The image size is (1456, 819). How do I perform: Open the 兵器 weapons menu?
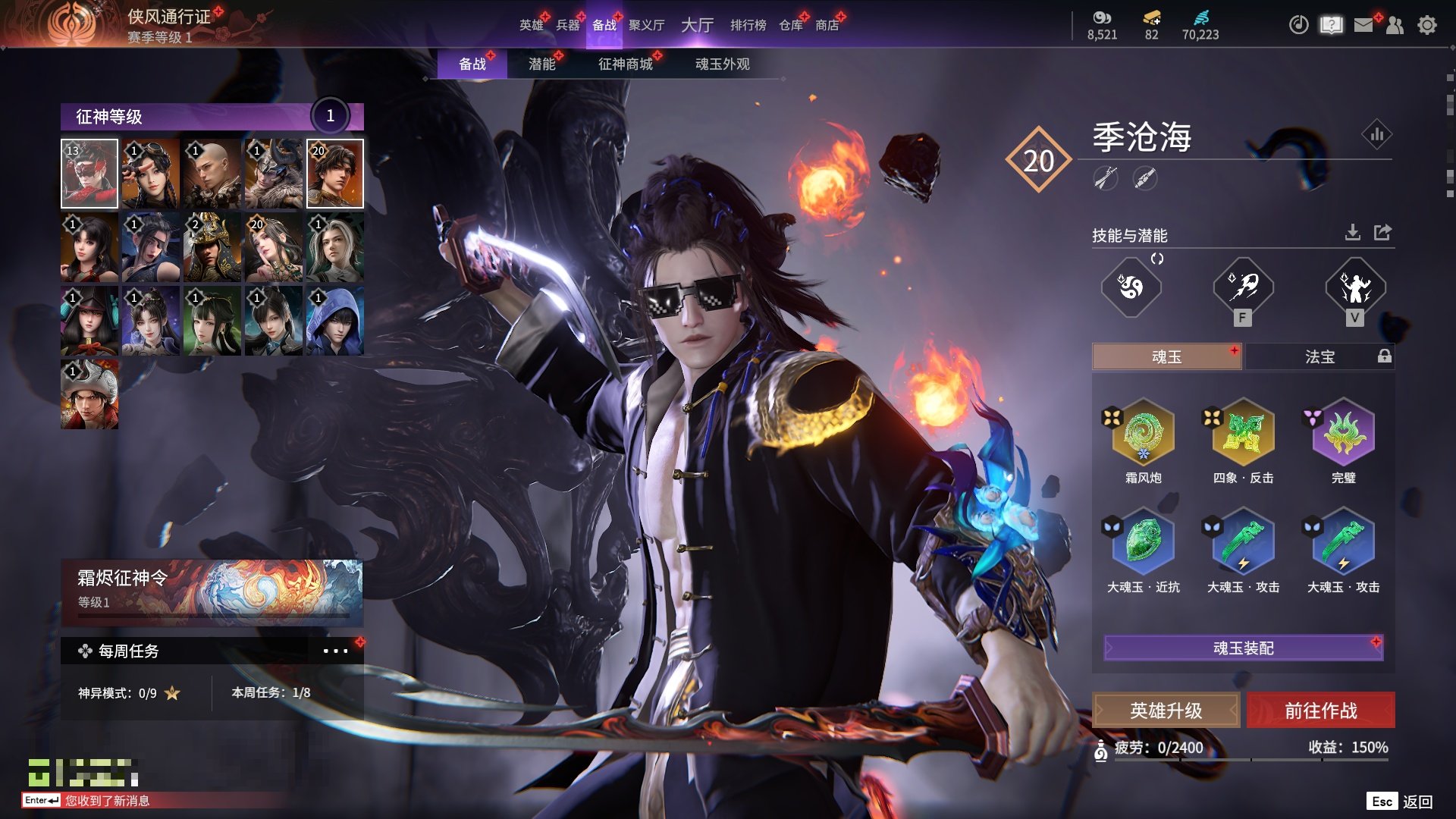567,25
